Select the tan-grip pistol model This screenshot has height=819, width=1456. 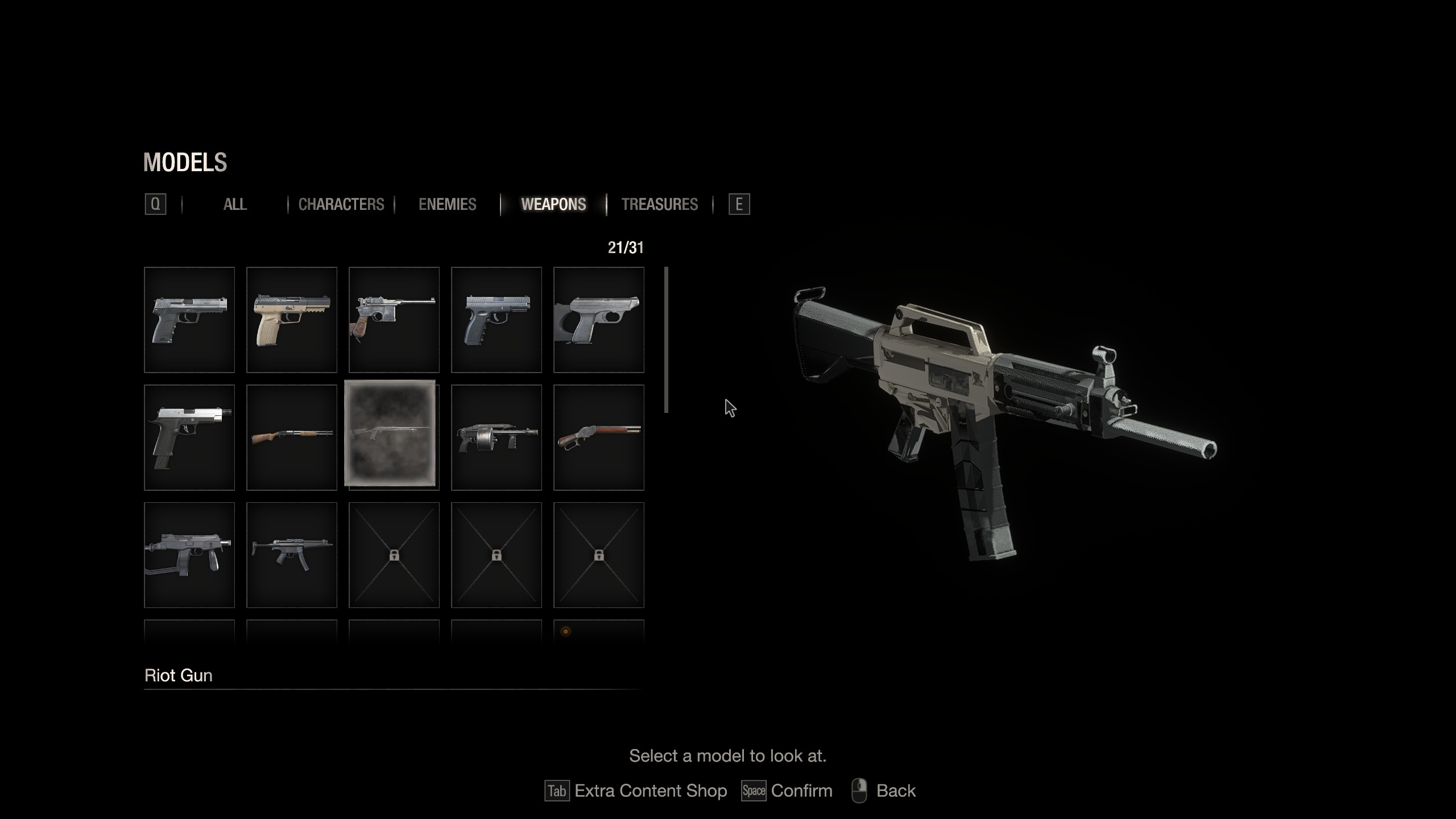[292, 320]
